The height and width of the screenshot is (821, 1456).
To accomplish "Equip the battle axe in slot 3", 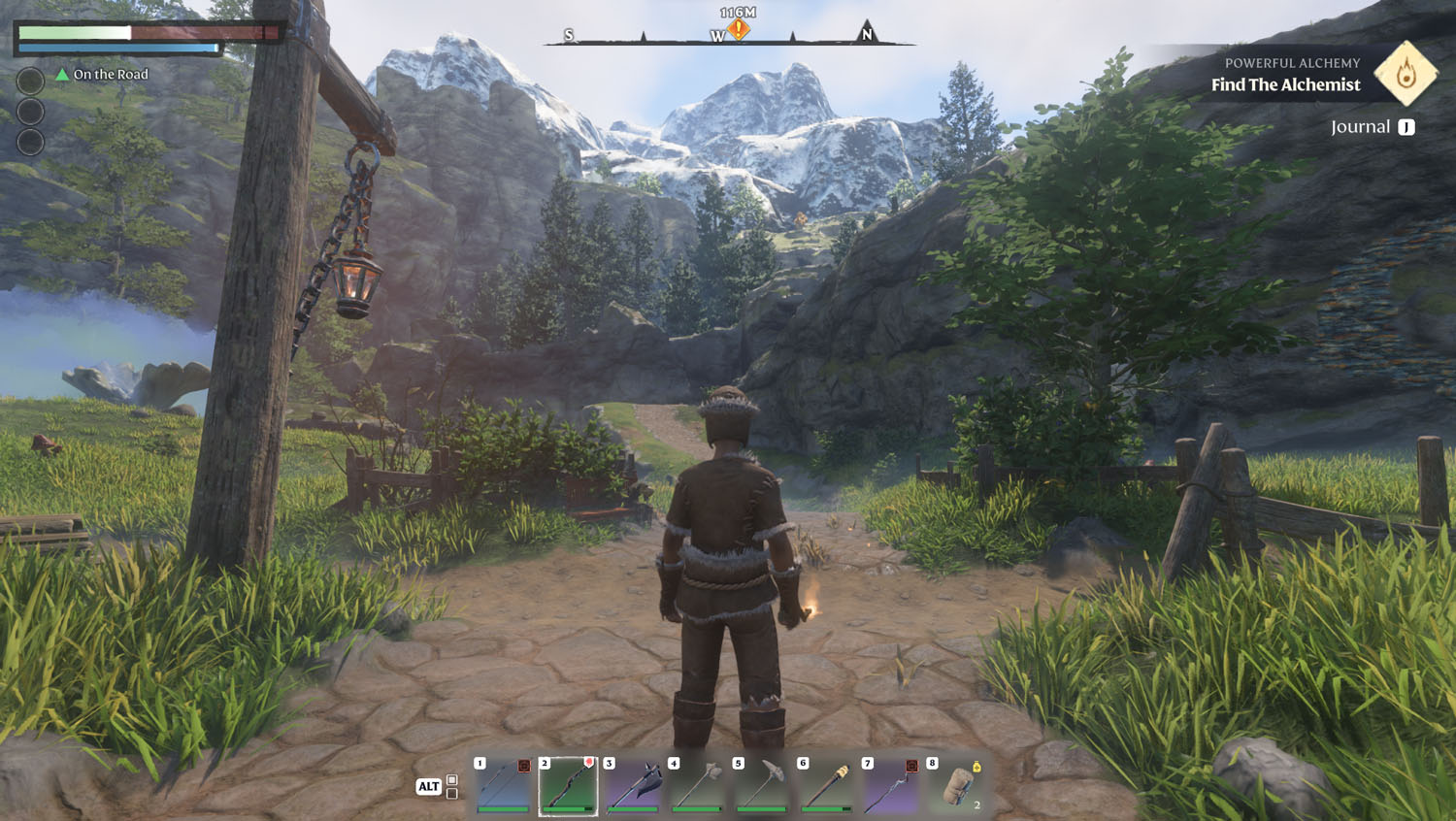I will pyautogui.click(x=633, y=785).
